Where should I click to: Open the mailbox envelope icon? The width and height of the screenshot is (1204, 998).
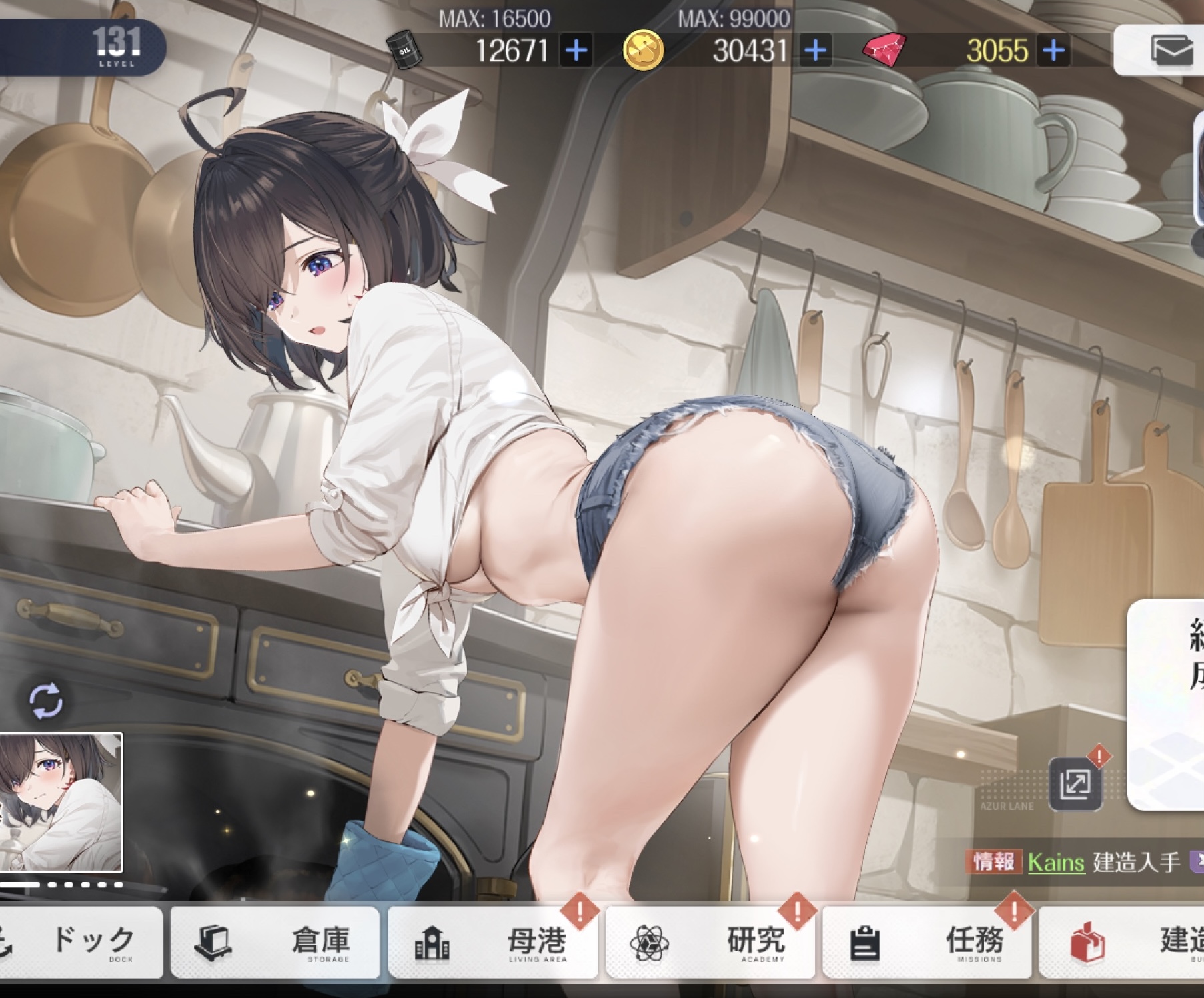point(1171,51)
